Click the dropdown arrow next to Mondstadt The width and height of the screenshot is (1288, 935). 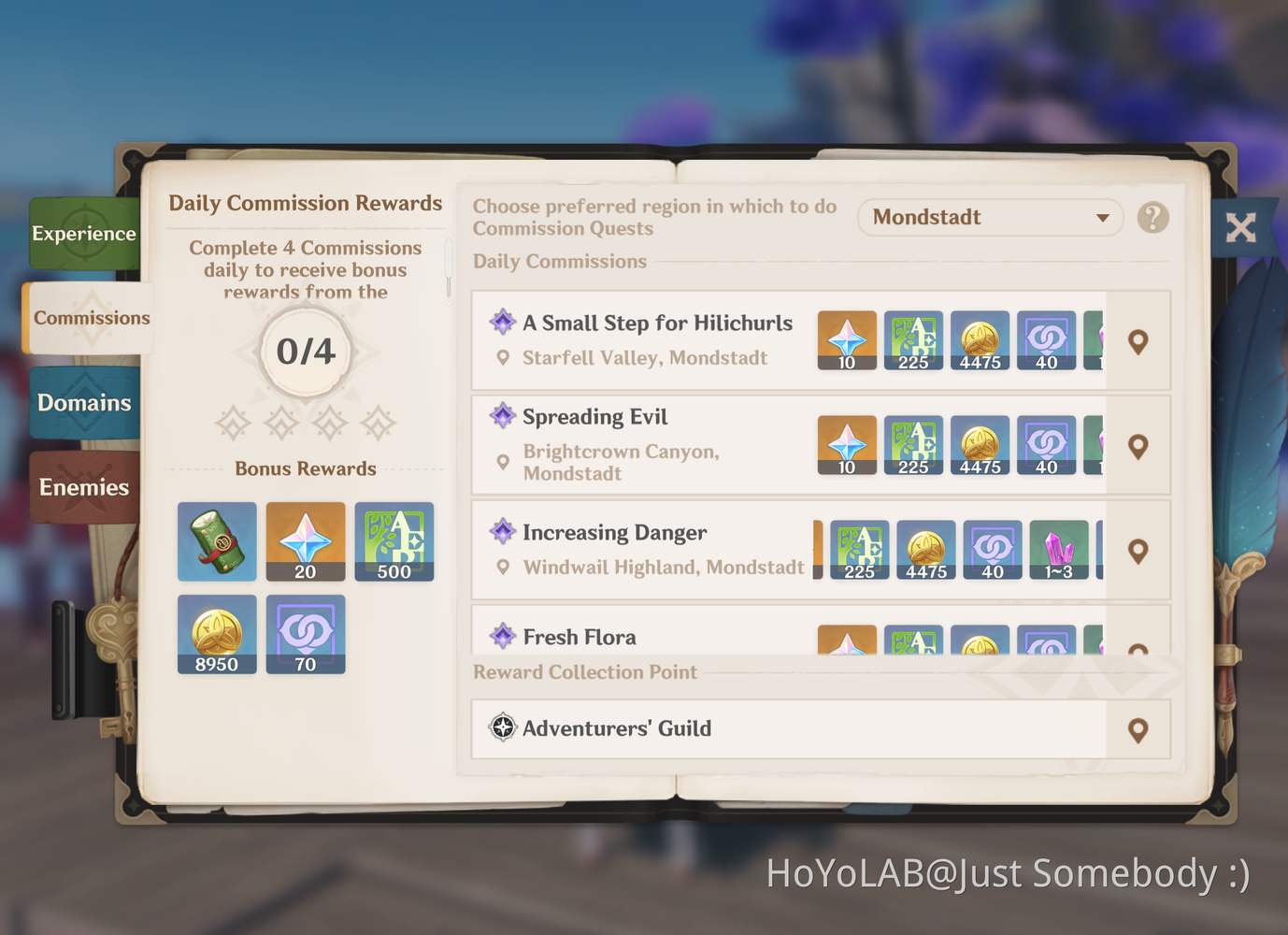coord(1103,218)
